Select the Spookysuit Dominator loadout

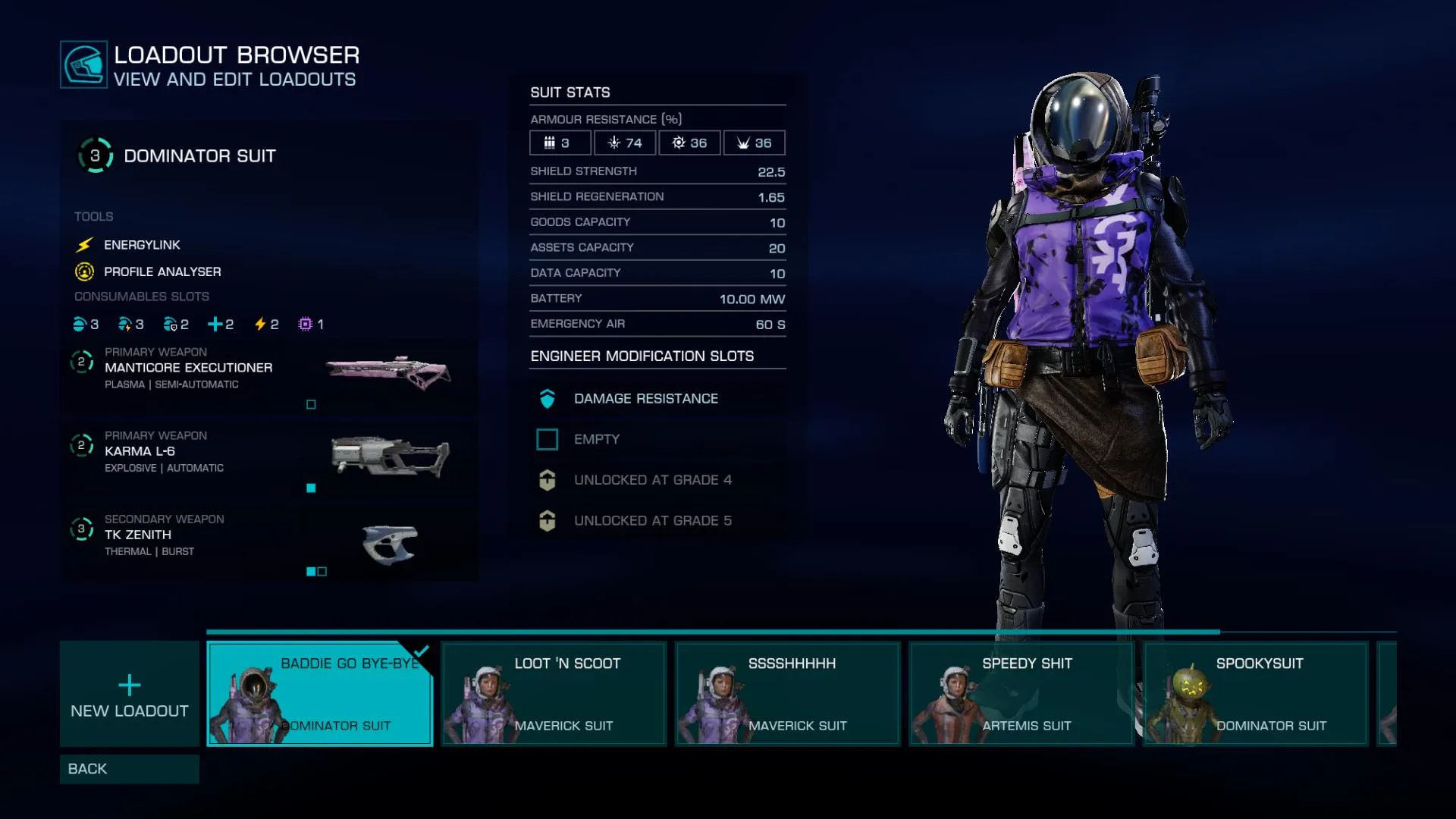[x=1255, y=694]
